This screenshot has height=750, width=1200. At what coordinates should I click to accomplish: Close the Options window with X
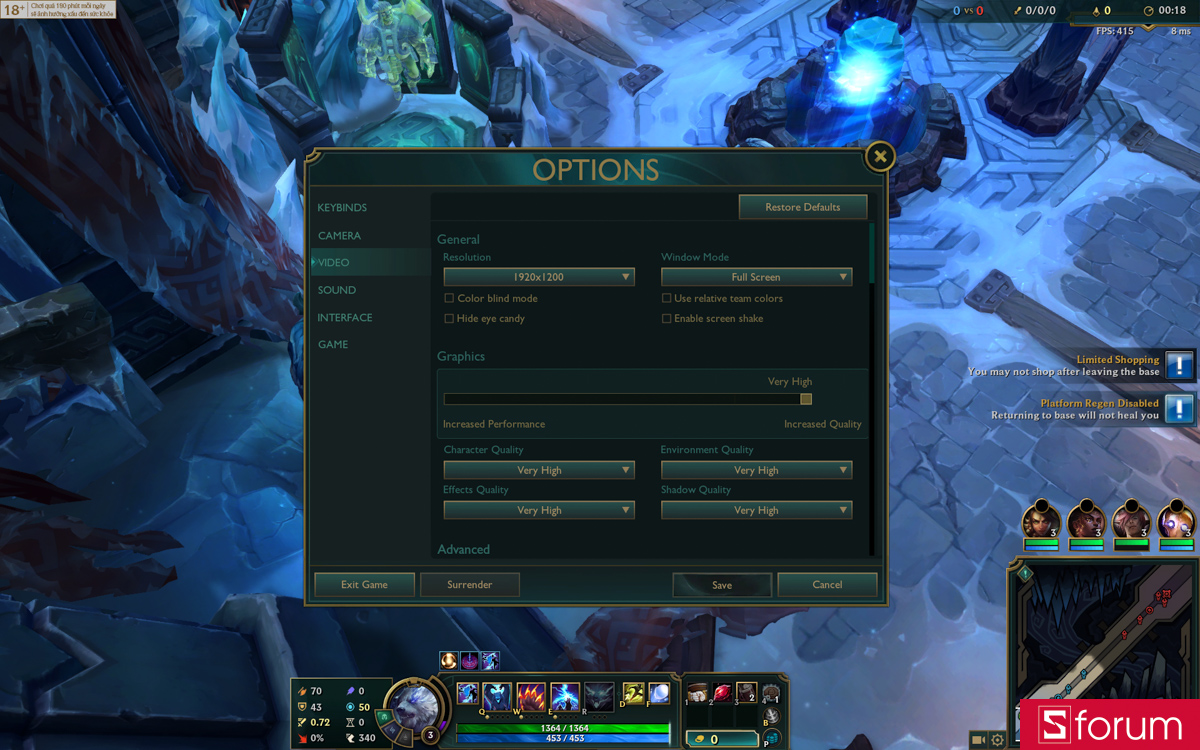coord(879,156)
